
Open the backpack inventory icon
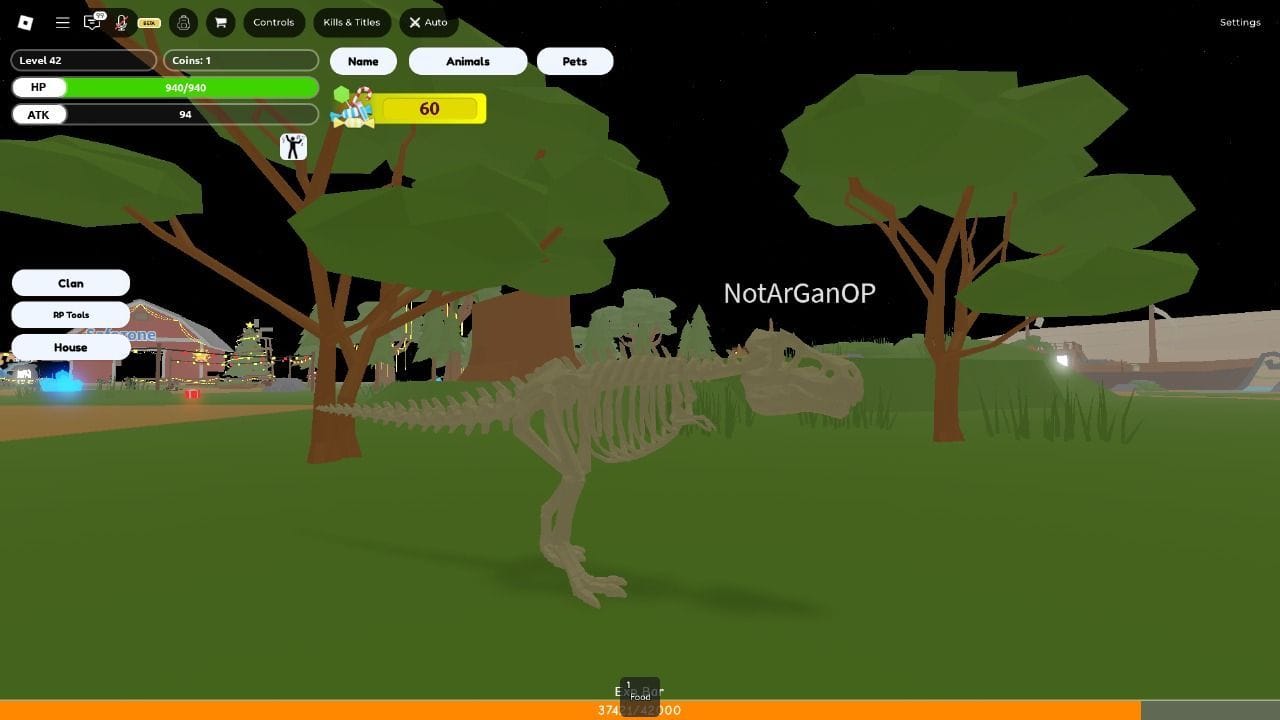pos(184,22)
